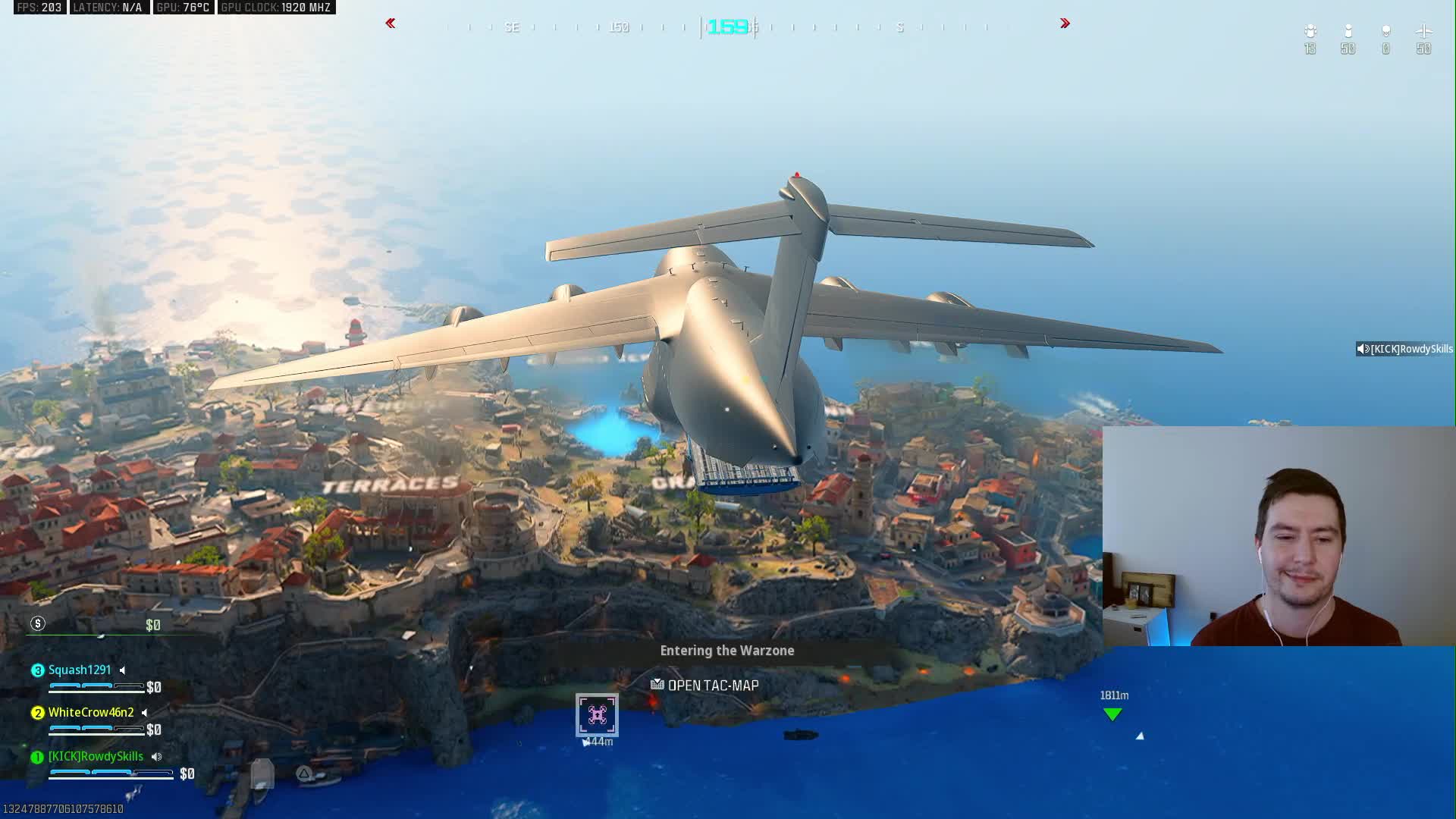Image resolution: width=1456 pixels, height=819 pixels.
Task: Click the green waypoint marker at 1811m
Action: [1112, 714]
